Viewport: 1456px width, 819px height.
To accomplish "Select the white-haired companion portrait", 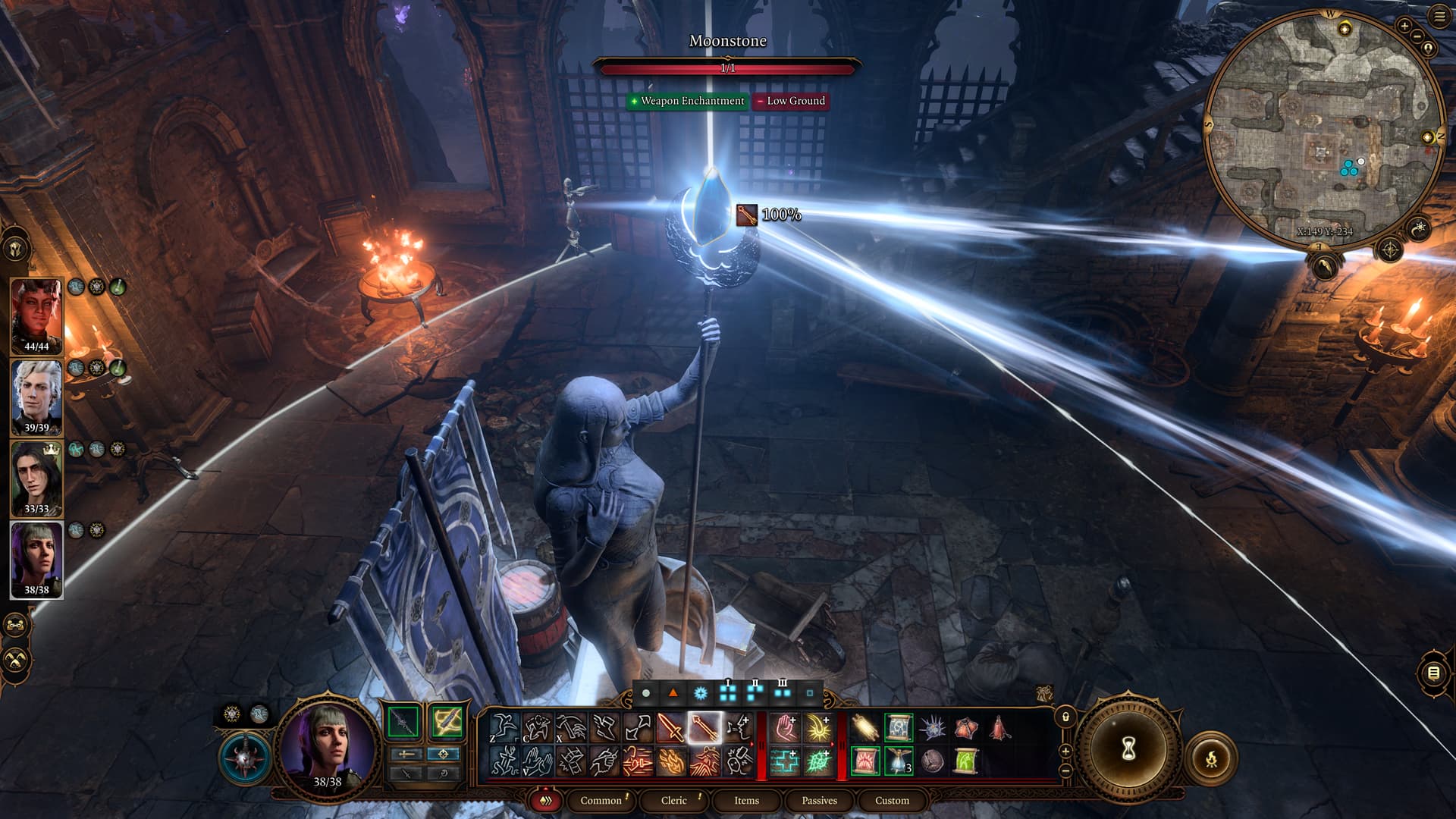I will tap(36, 397).
